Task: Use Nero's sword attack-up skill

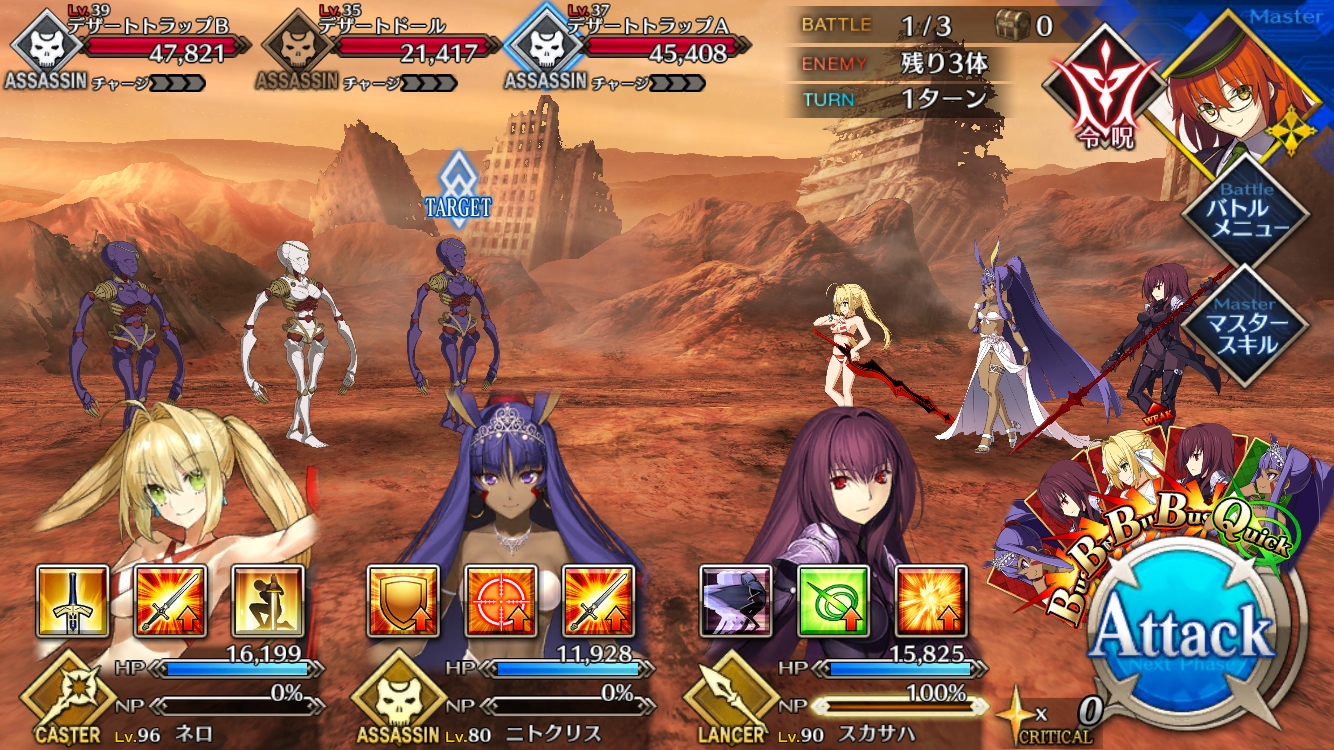Action: pos(170,602)
